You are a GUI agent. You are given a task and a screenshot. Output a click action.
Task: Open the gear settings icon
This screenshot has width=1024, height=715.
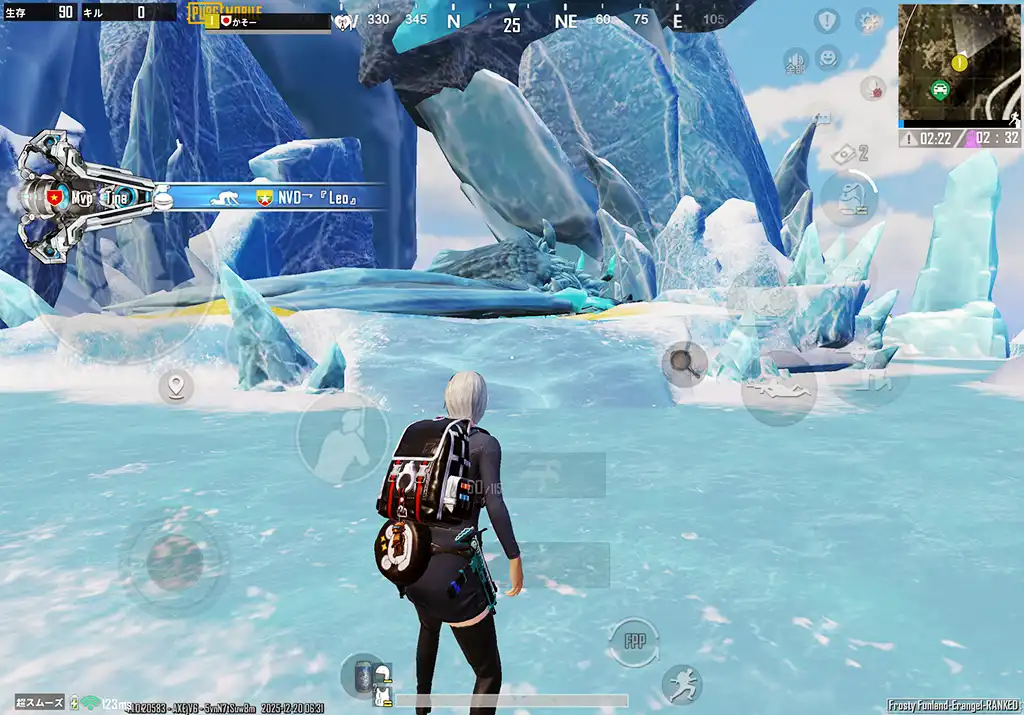[868, 20]
